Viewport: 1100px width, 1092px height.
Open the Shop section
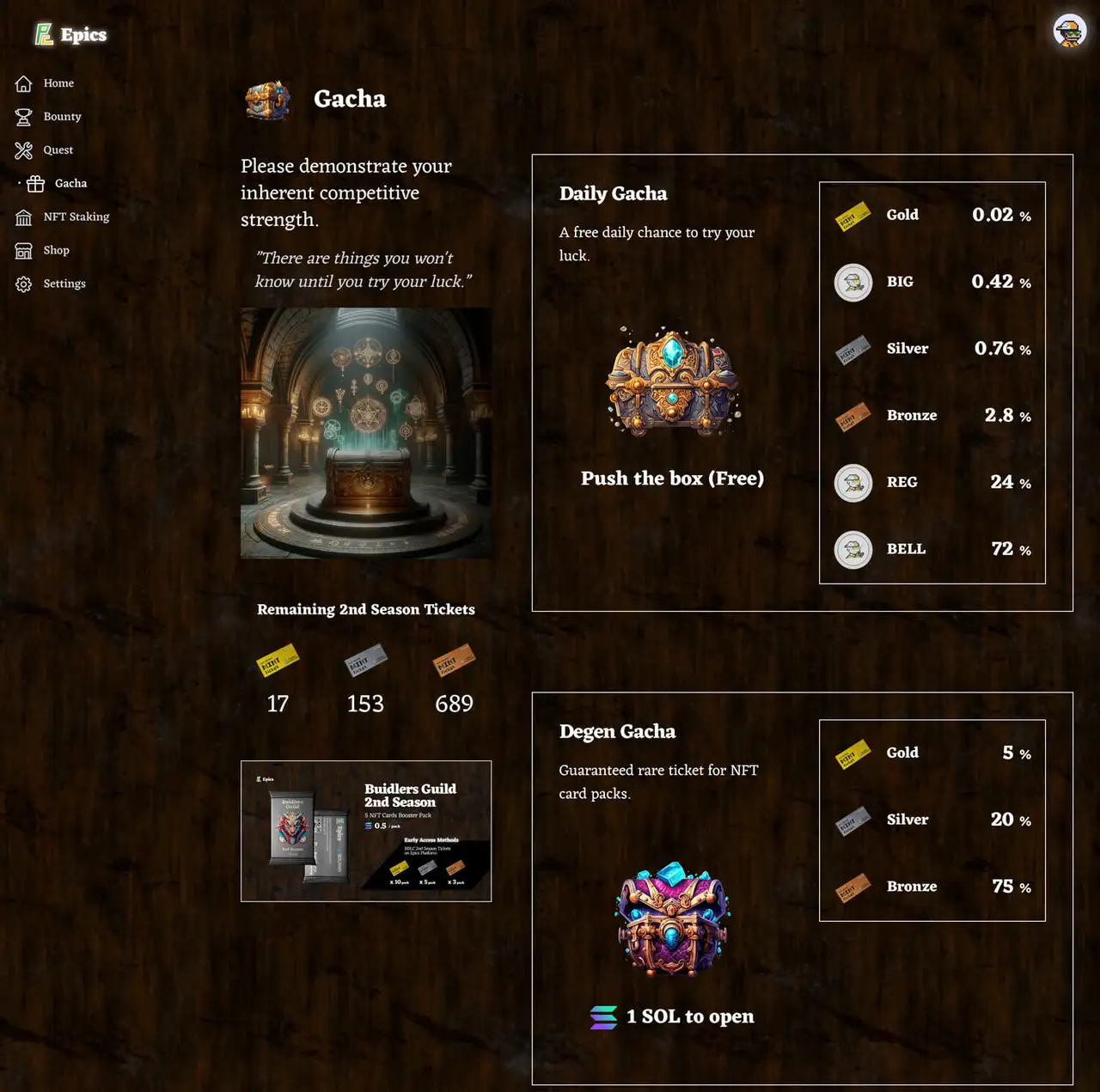coord(23,250)
